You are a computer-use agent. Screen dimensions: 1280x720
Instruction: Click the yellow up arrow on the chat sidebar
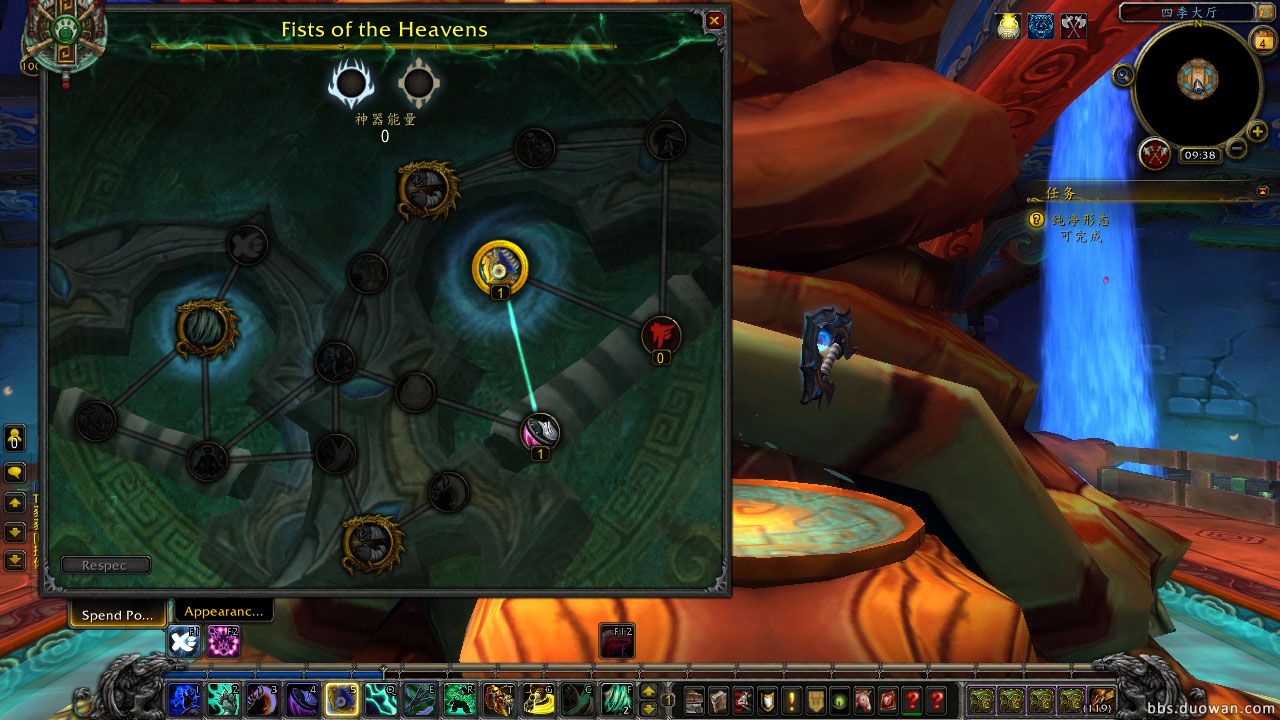pos(14,503)
